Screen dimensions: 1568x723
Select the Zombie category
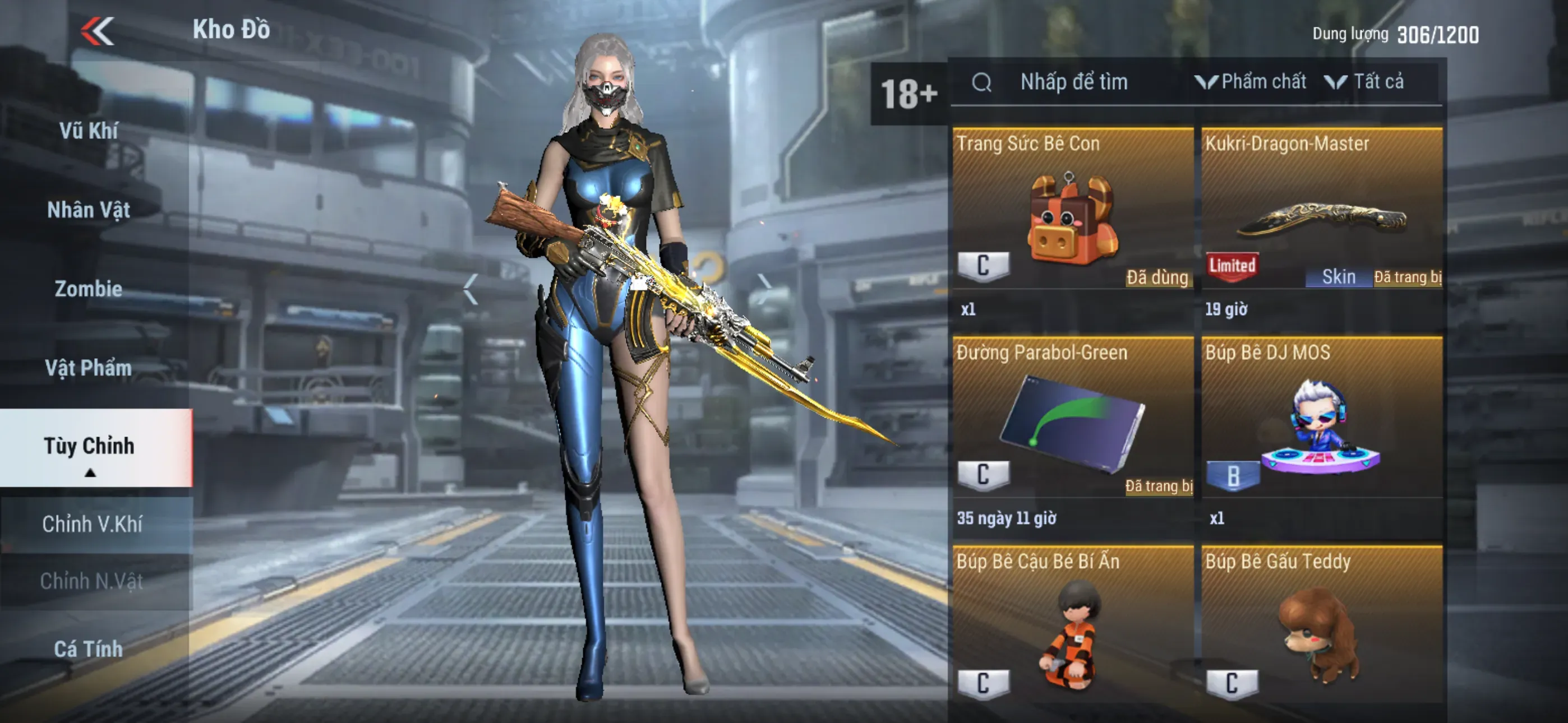[x=89, y=289]
